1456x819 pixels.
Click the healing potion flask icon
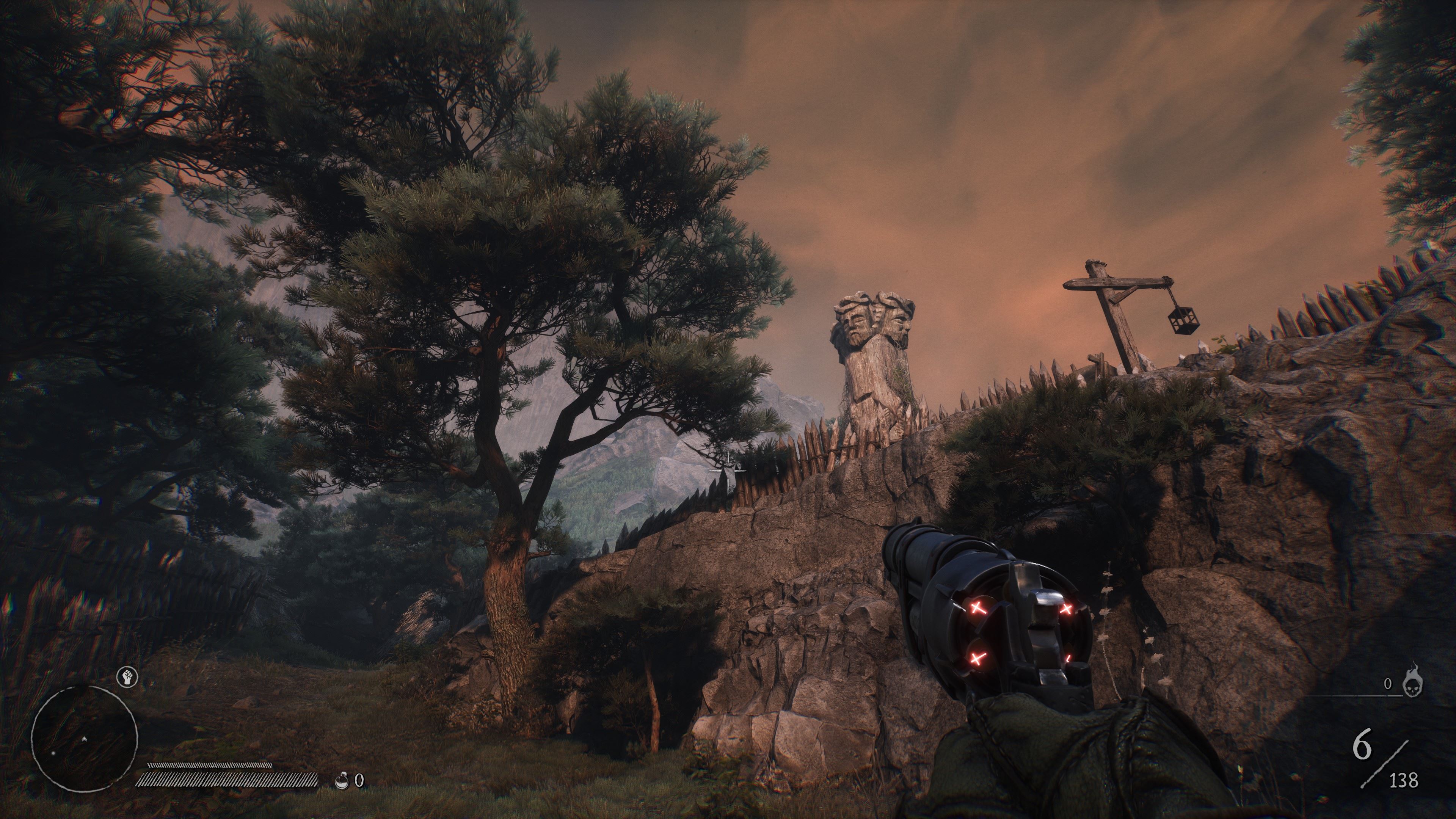click(x=341, y=781)
